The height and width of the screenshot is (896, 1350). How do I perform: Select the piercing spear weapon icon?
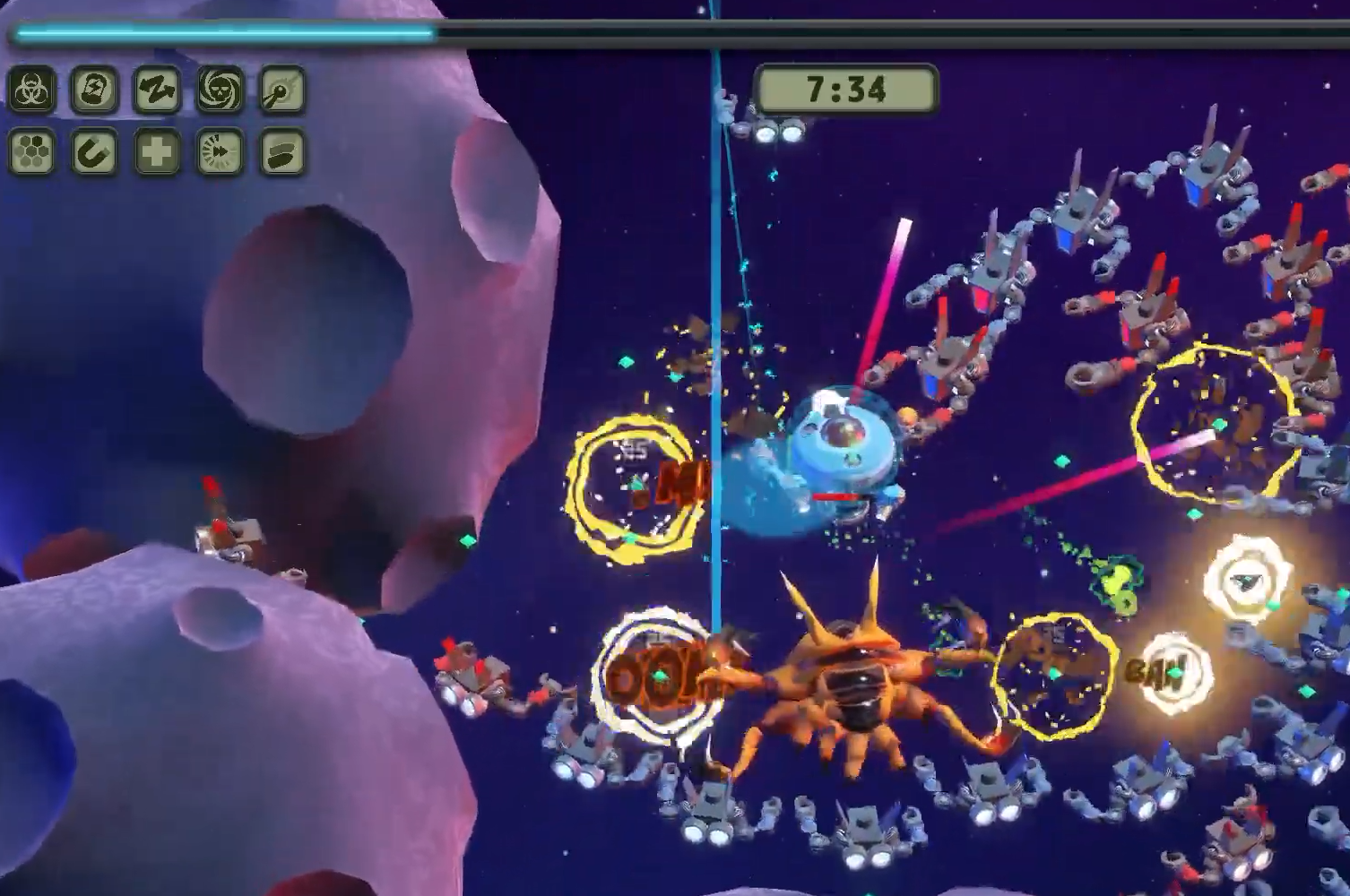[x=281, y=90]
